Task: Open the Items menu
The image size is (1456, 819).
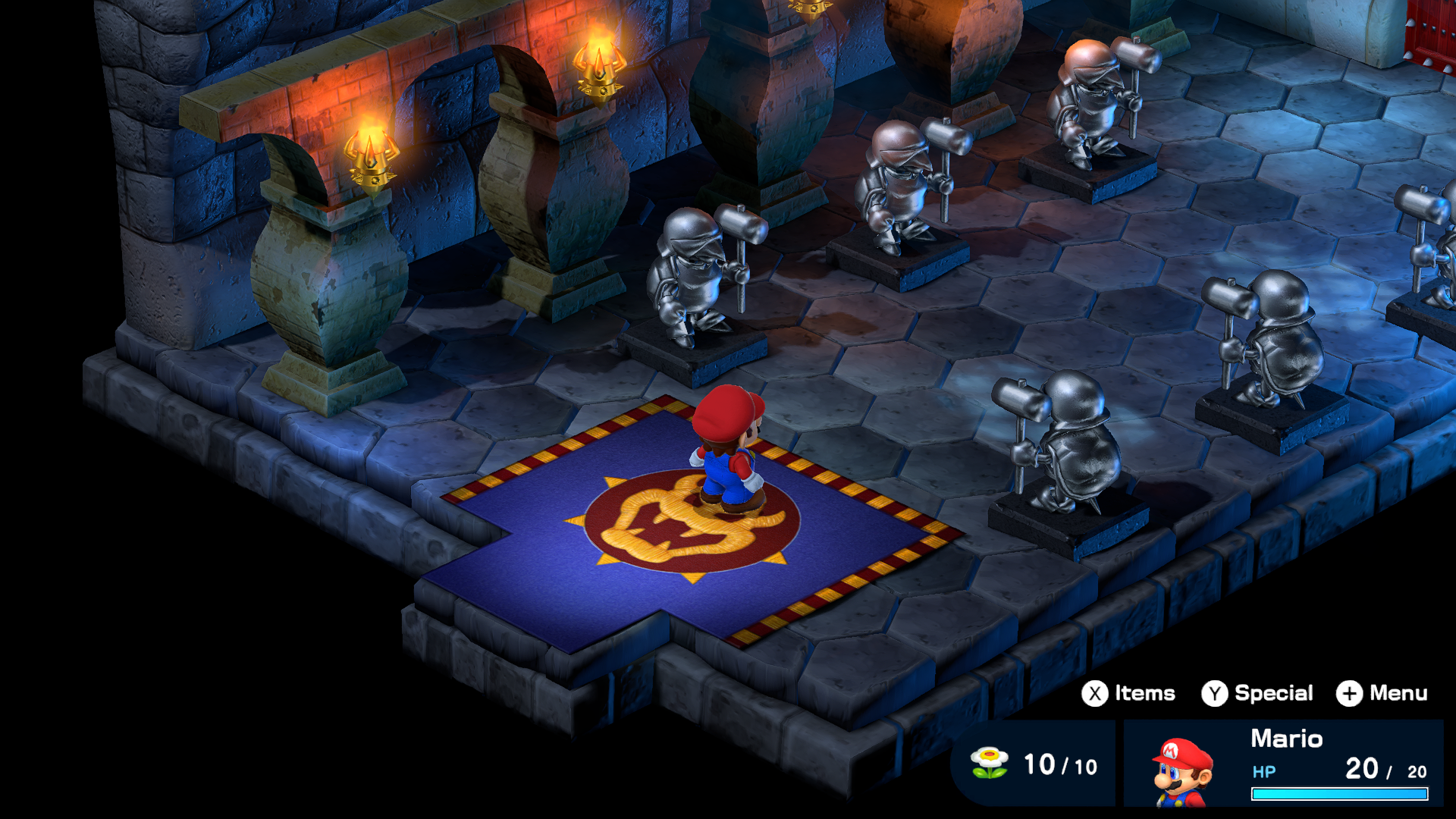Action: pyautogui.click(x=1128, y=693)
